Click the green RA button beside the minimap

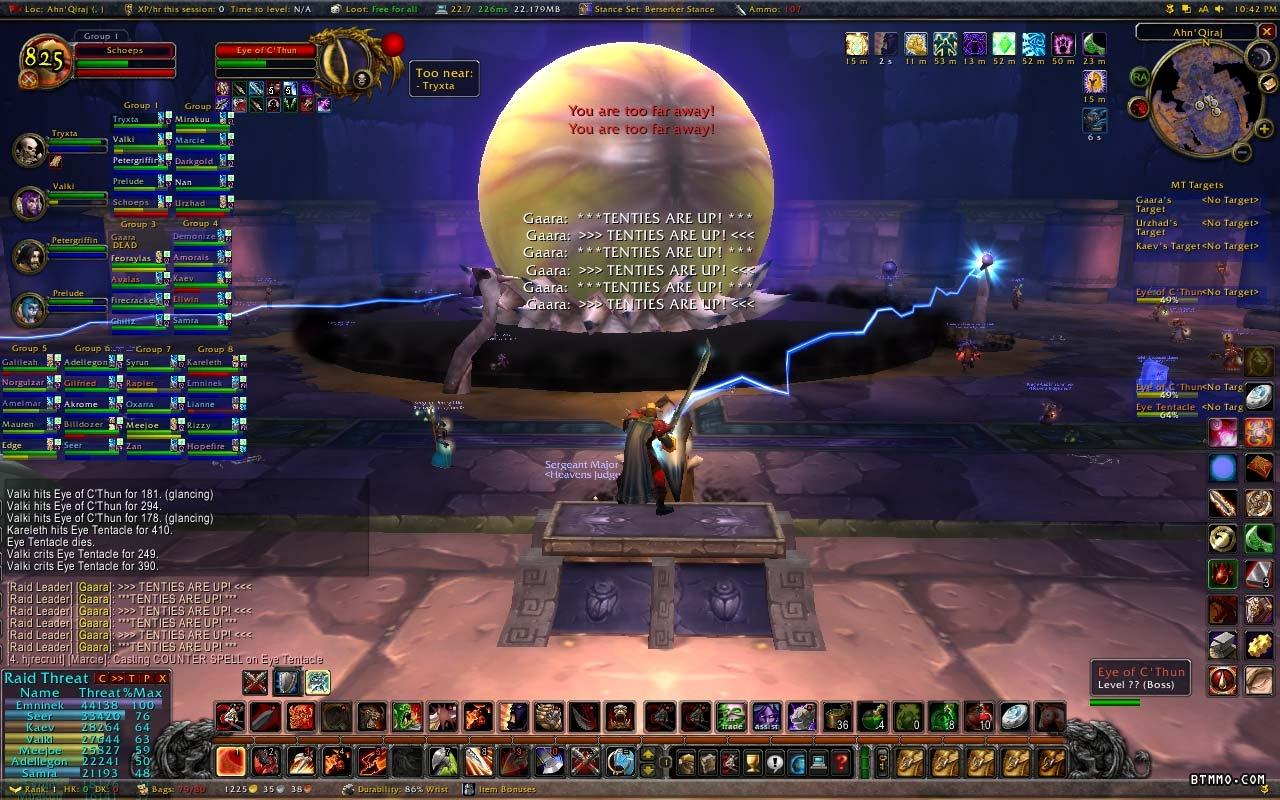[1140, 77]
